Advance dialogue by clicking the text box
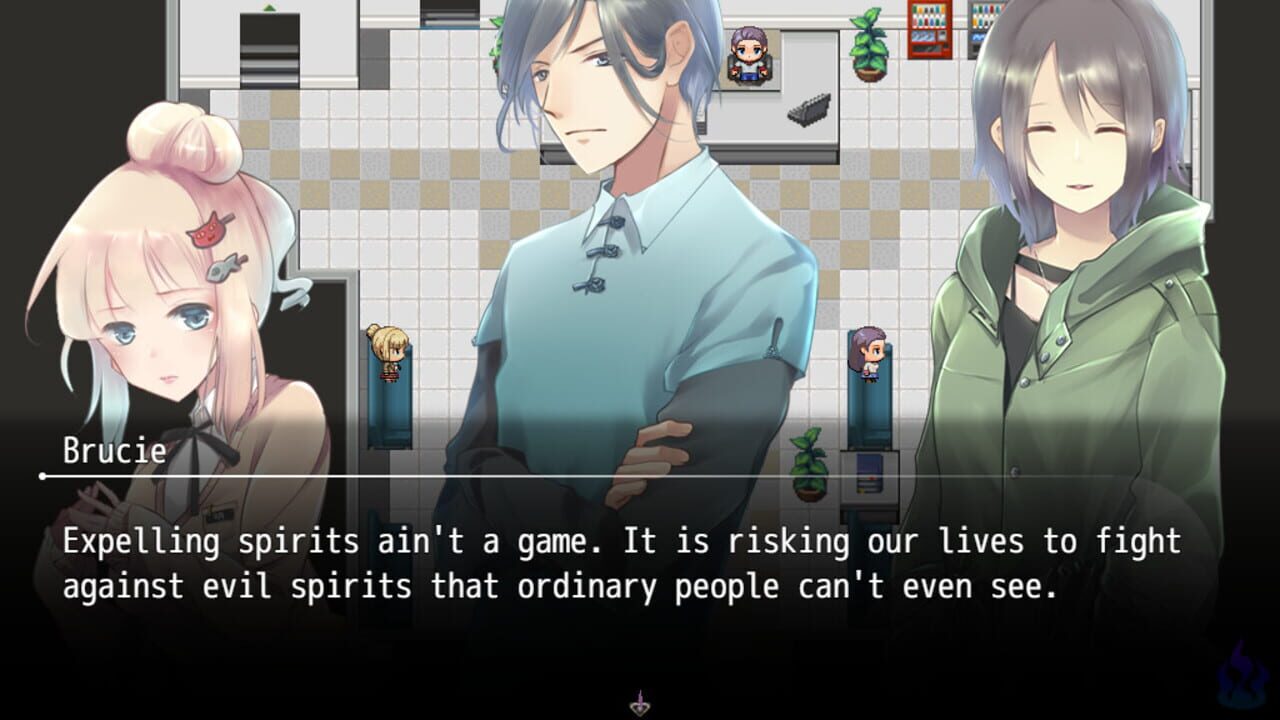 pos(640,565)
